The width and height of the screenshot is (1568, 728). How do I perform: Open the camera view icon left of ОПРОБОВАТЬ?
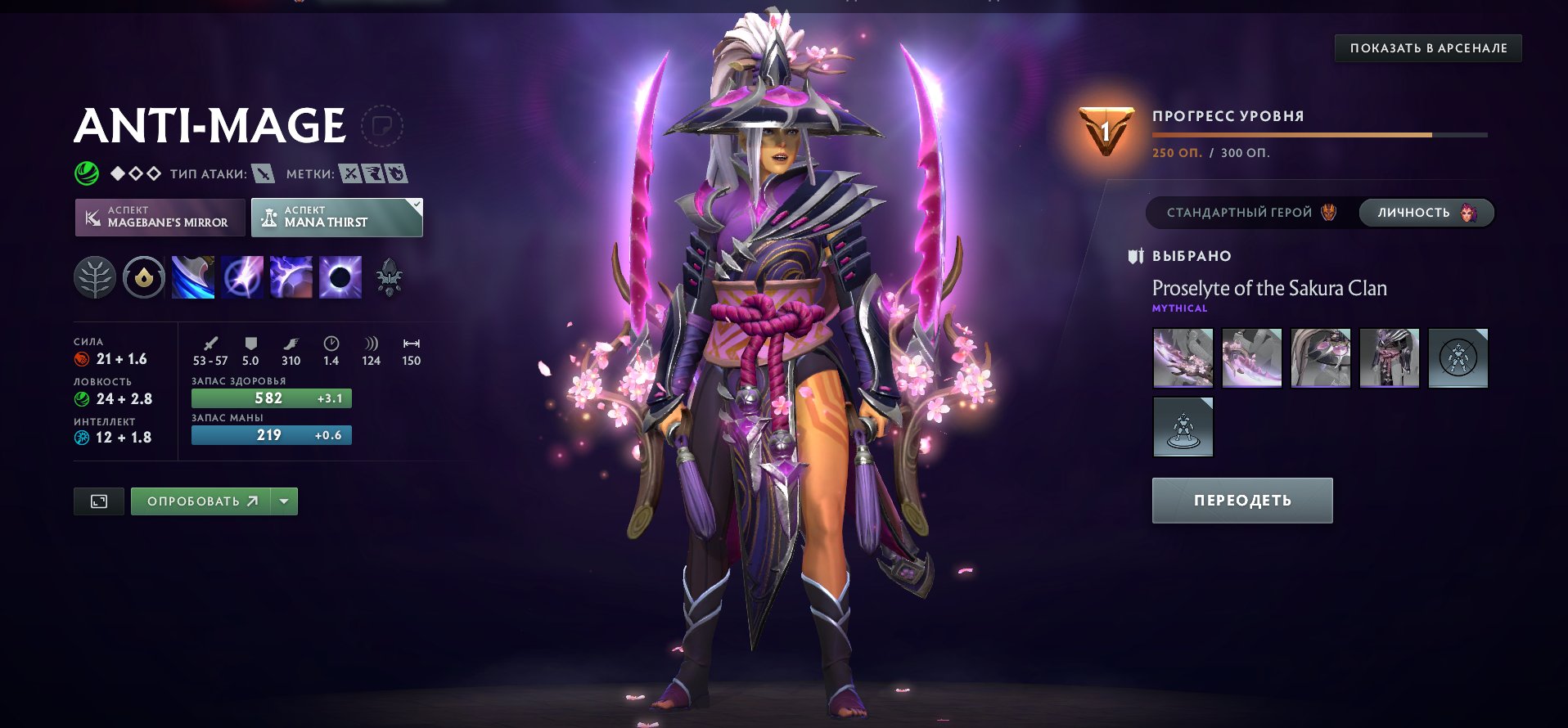click(x=100, y=501)
